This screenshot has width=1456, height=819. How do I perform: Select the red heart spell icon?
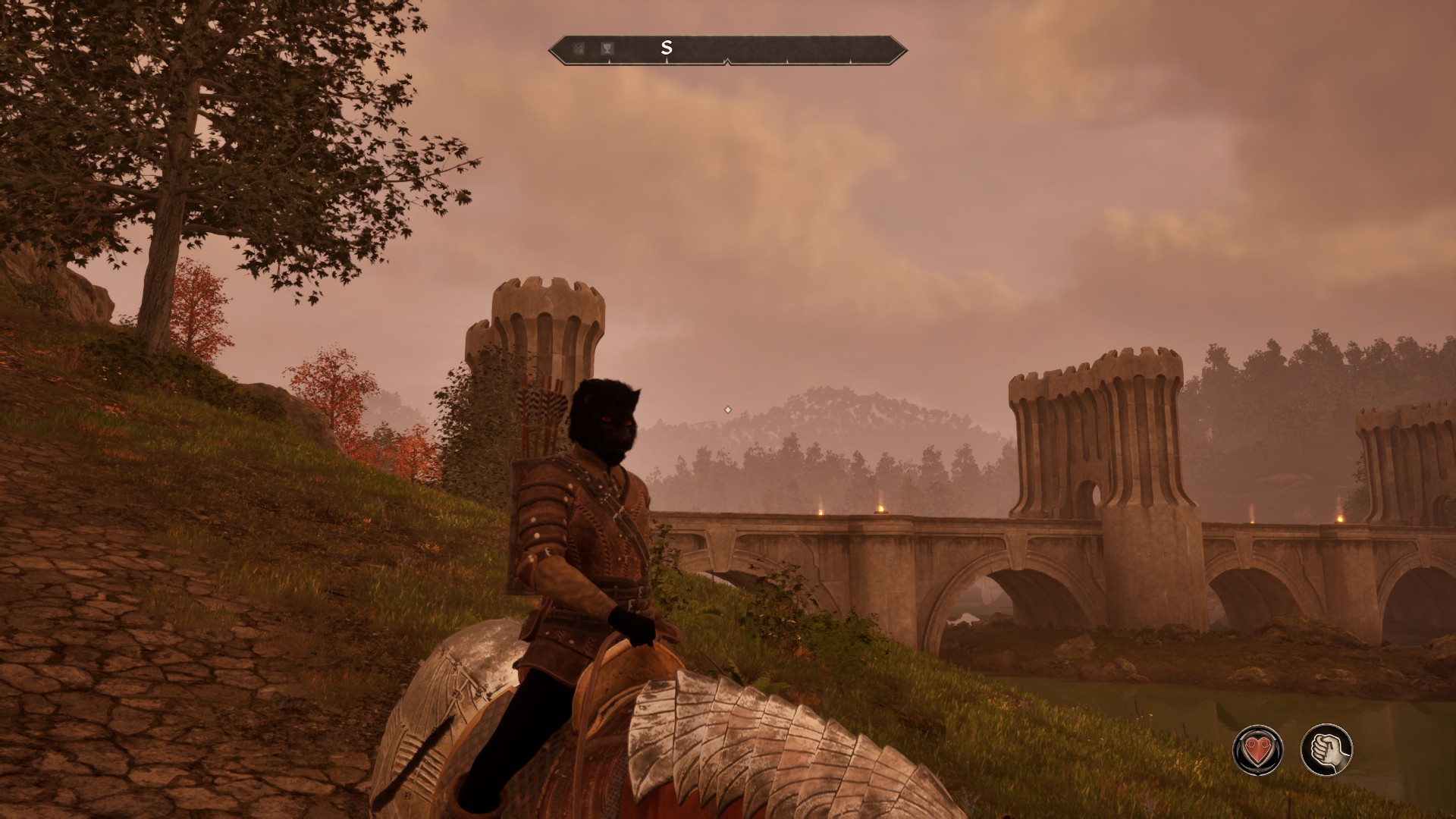[1258, 750]
